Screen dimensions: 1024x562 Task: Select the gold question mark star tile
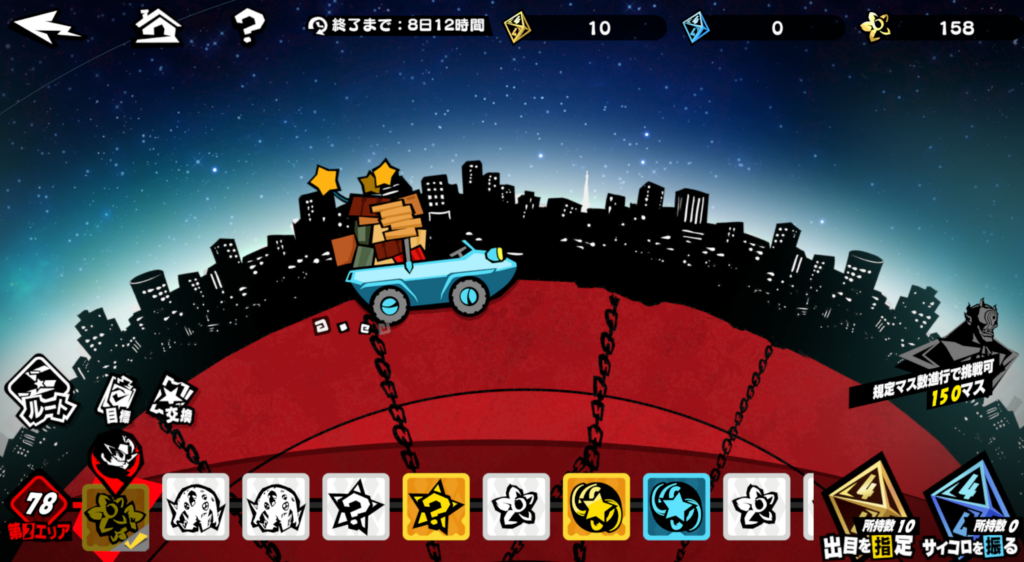pyautogui.click(x=436, y=507)
